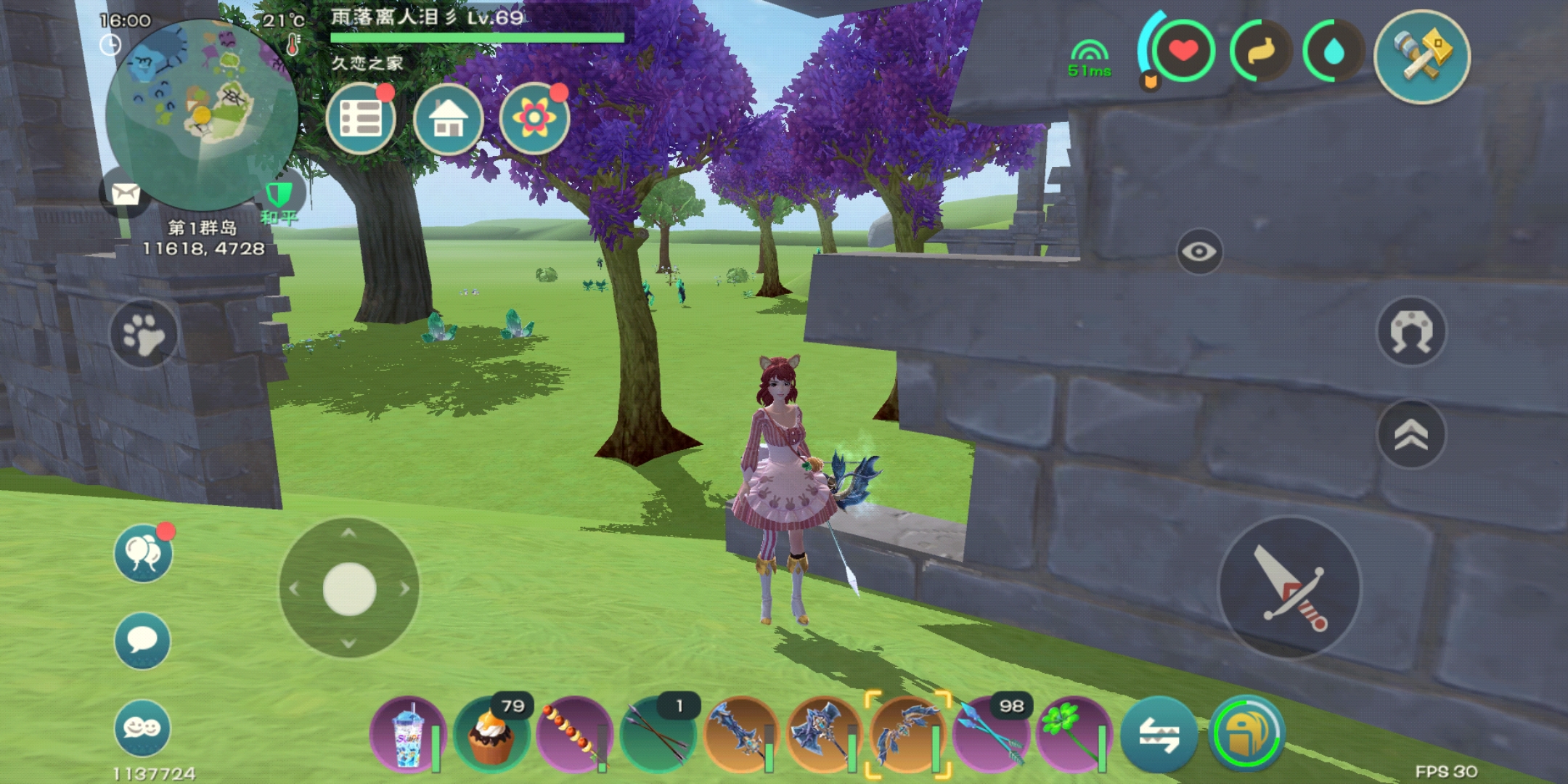The height and width of the screenshot is (784, 1568).
Task: Open the mail envelope icon
Action: point(125,193)
